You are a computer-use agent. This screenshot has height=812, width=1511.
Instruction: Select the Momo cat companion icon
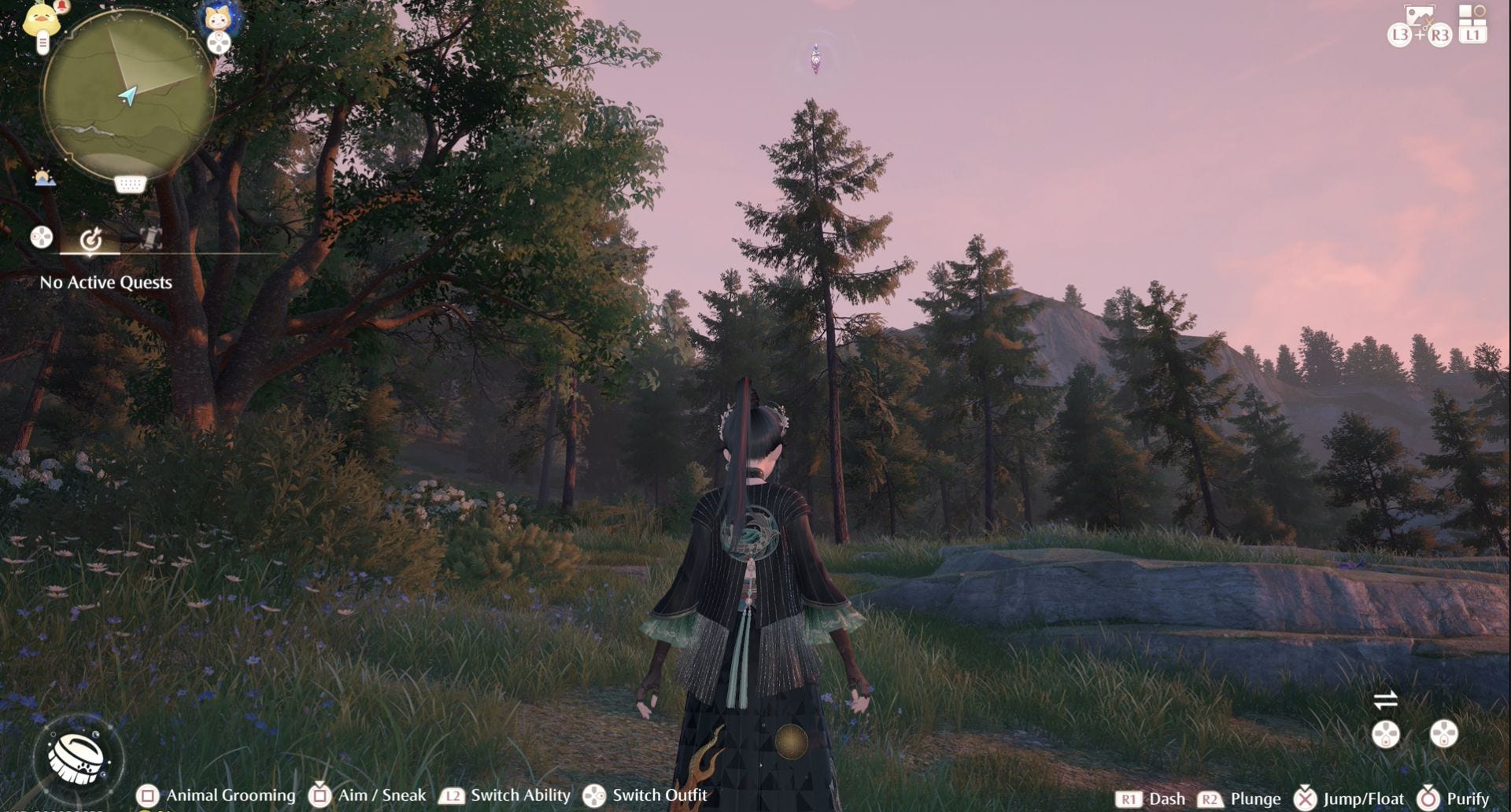(218, 17)
